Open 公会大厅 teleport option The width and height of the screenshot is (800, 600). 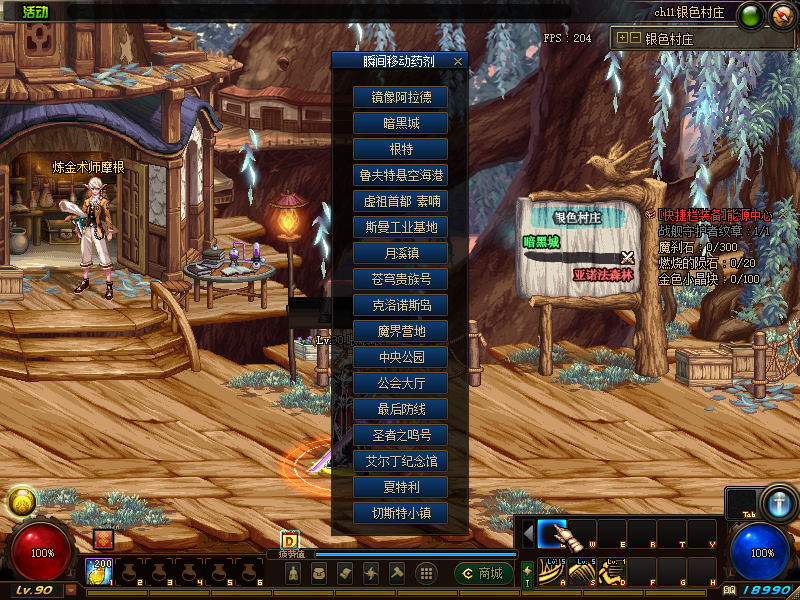[x=400, y=383]
